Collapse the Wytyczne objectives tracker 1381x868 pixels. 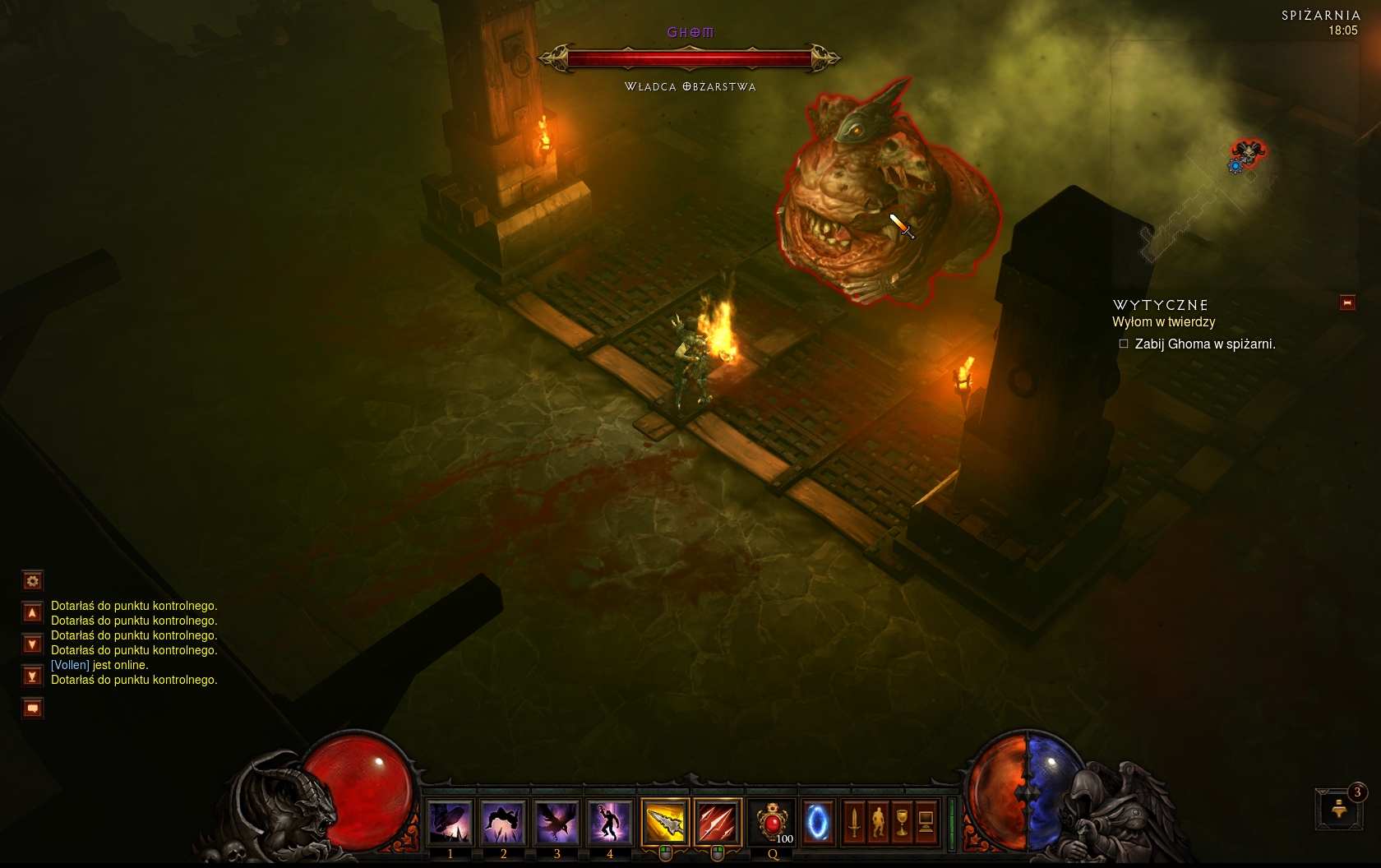click(1347, 303)
